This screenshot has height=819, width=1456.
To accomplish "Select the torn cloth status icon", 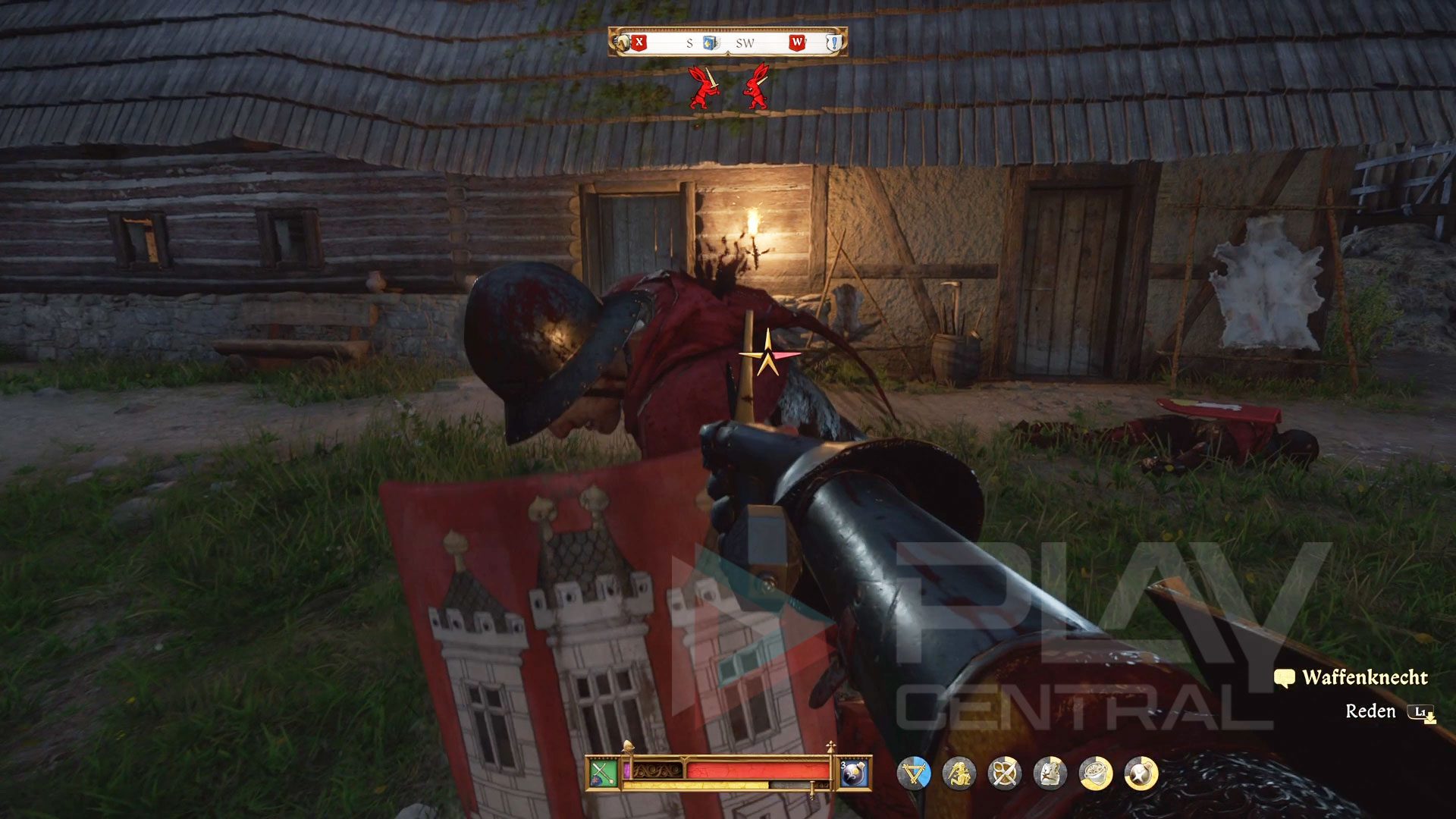I will point(1050,774).
